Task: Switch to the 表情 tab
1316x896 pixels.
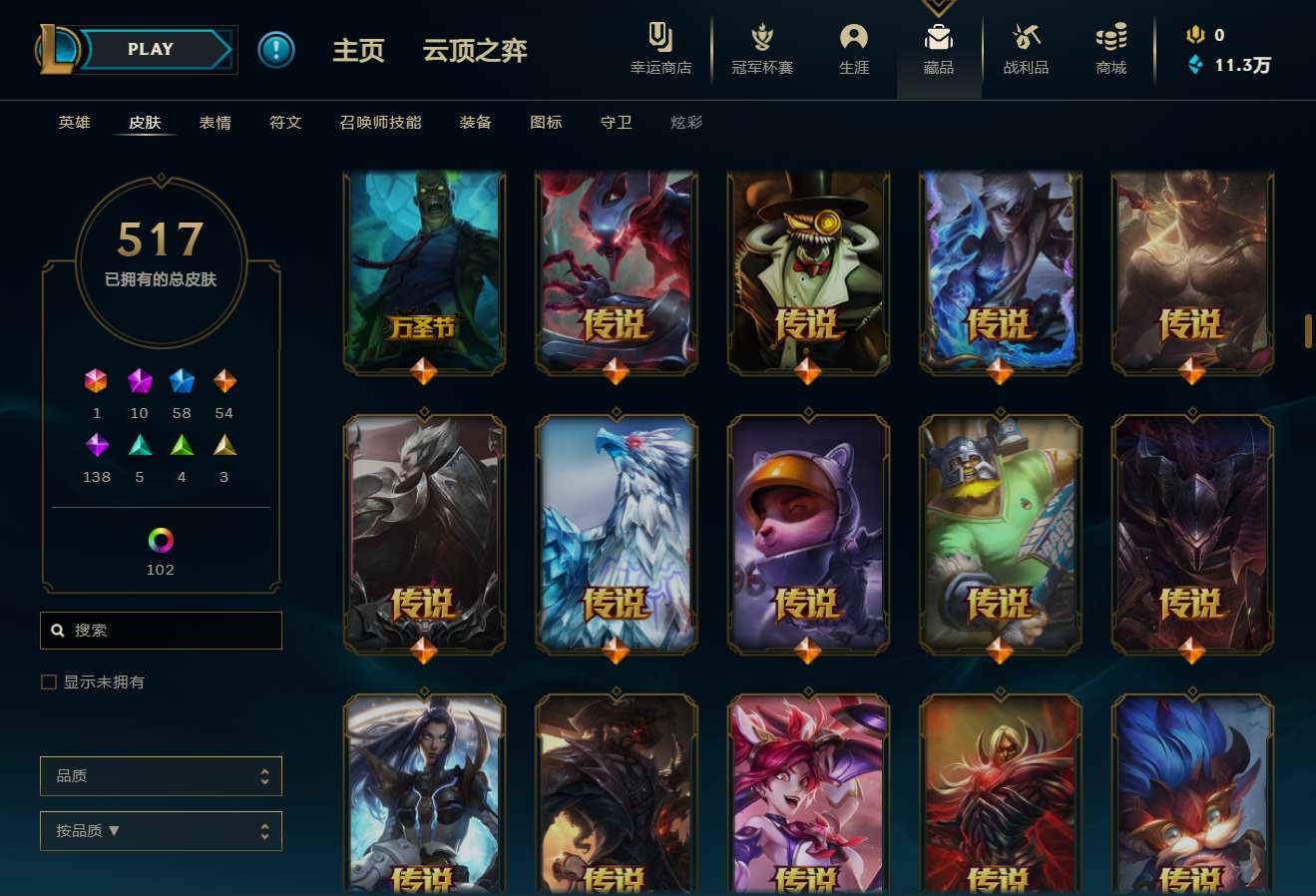Action: point(216,122)
